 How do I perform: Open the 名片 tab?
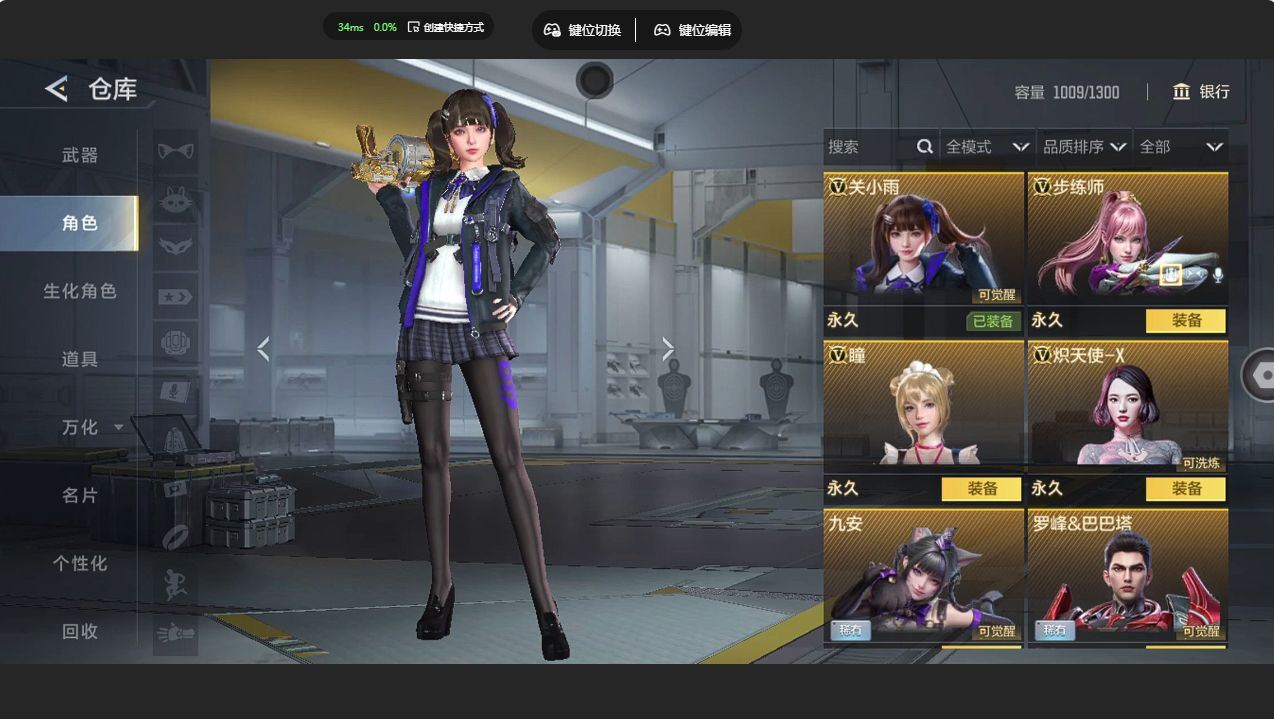80,495
